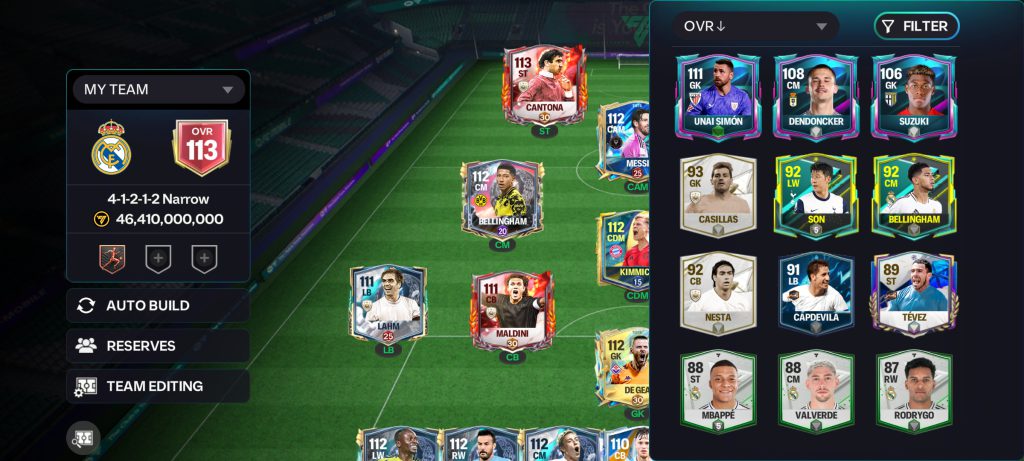Image resolution: width=1024 pixels, height=461 pixels.
Task: Open the OVR sort dropdown
Action: pos(755,26)
